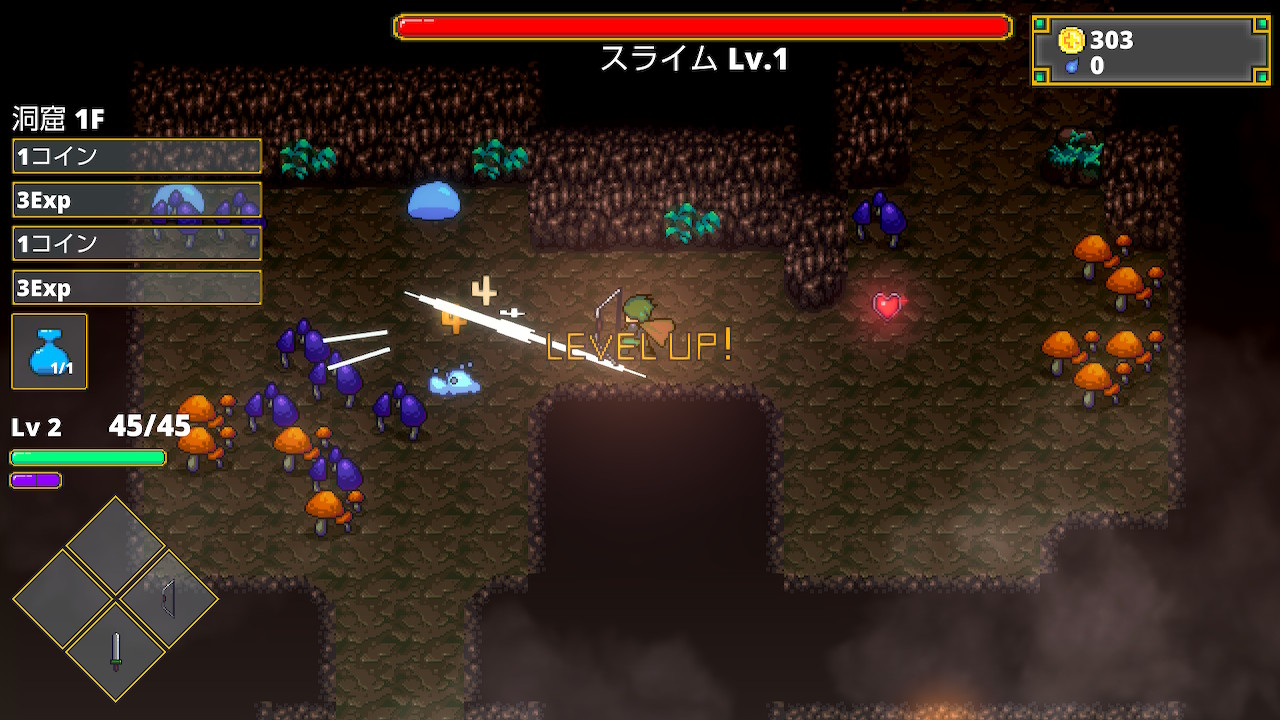Click the green 45/45 health bar
Image resolution: width=1280 pixels, height=720 pixels.
87,457
